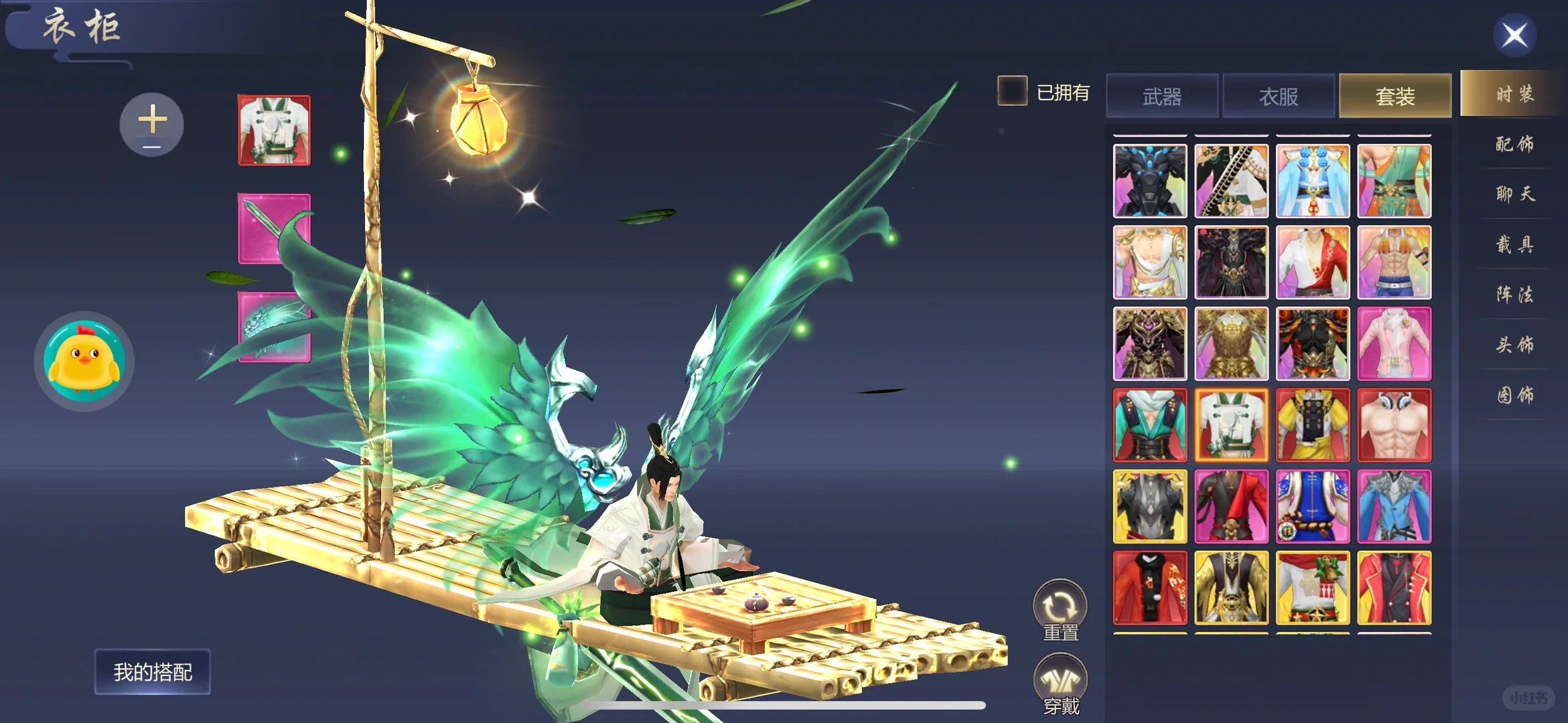Open the 时装 fashion category
The width and height of the screenshot is (1568, 723).
(1514, 94)
